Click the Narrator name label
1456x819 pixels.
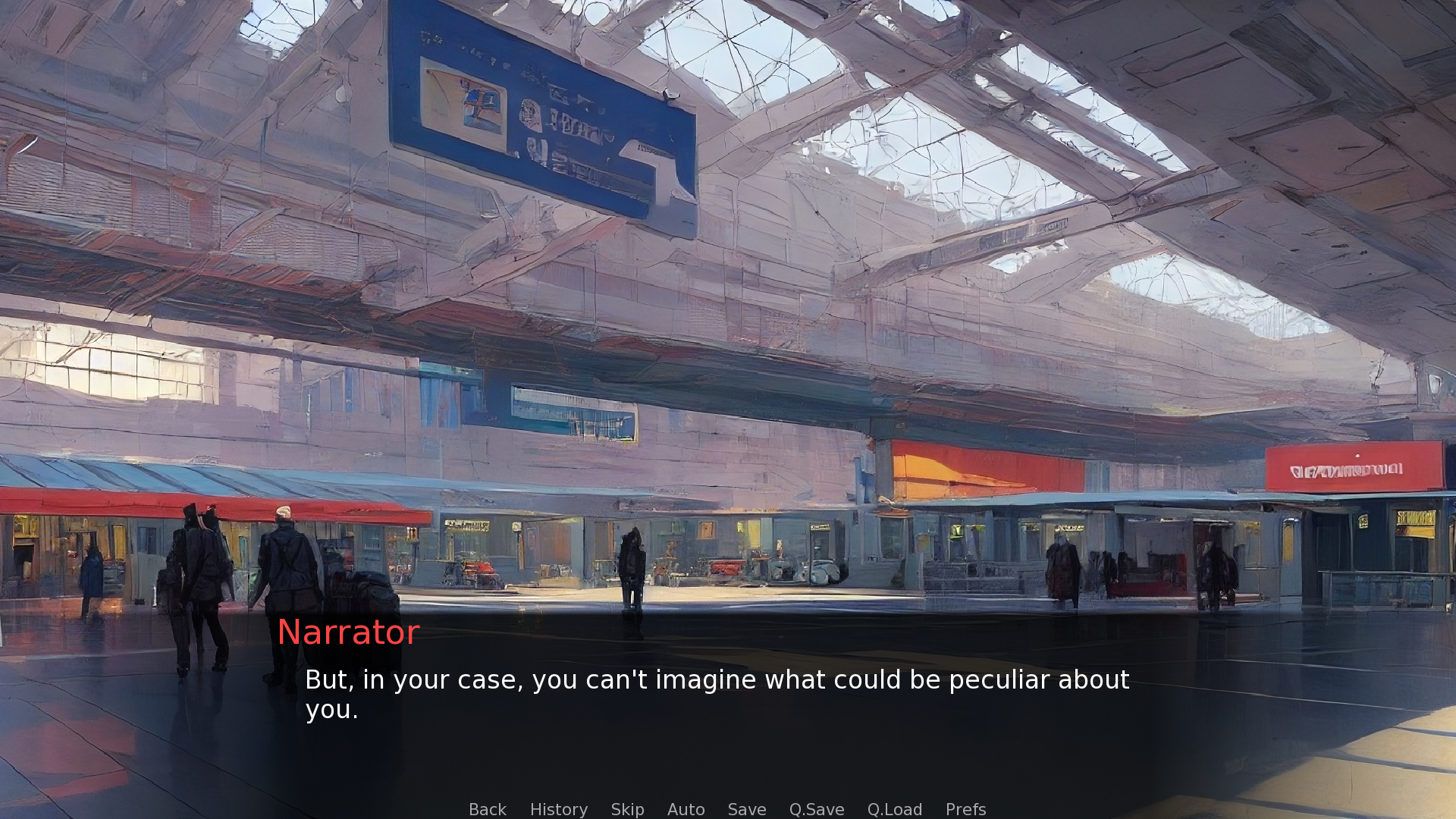(348, 632)
